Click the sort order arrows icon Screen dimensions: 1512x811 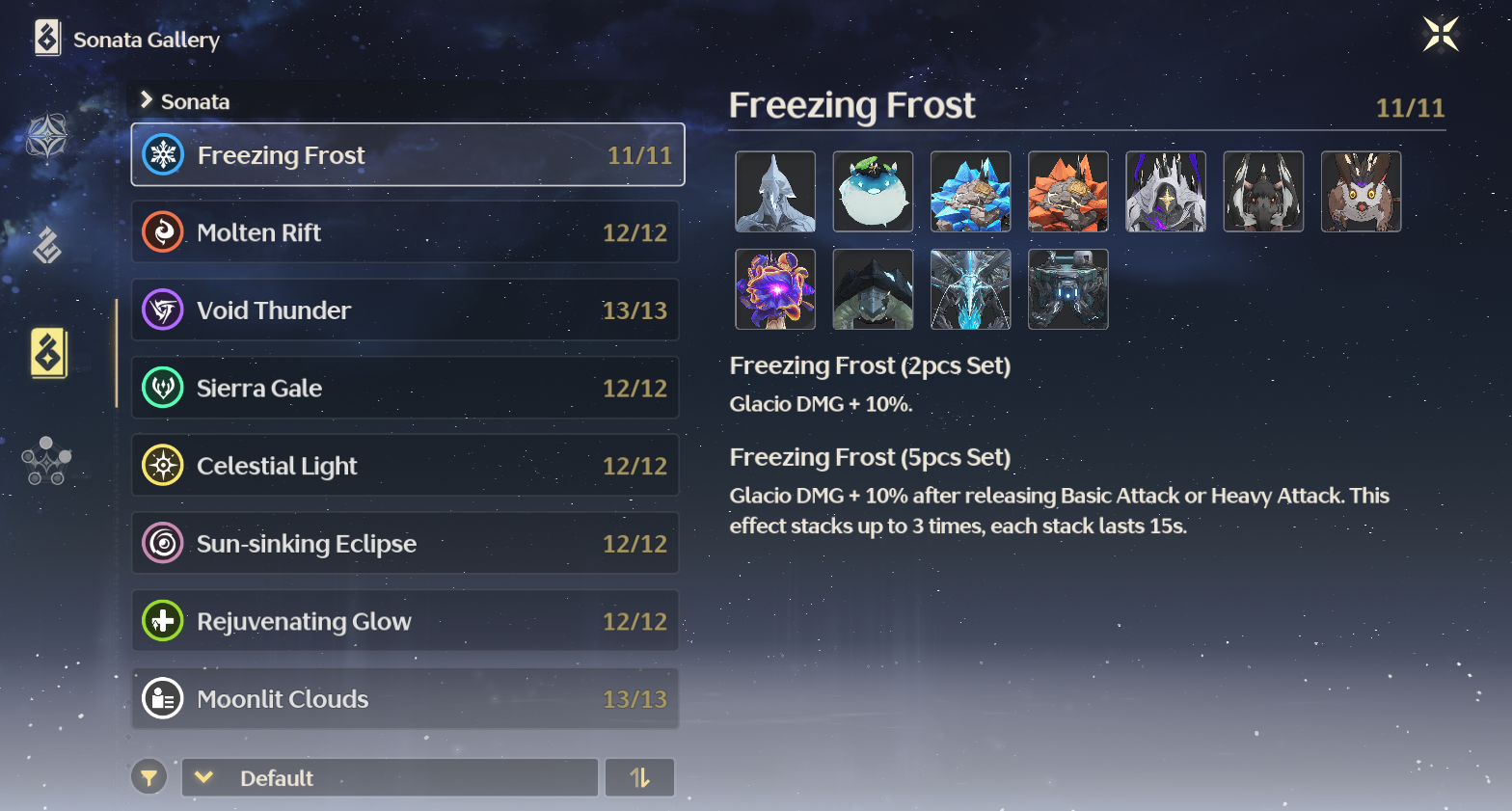639,777
